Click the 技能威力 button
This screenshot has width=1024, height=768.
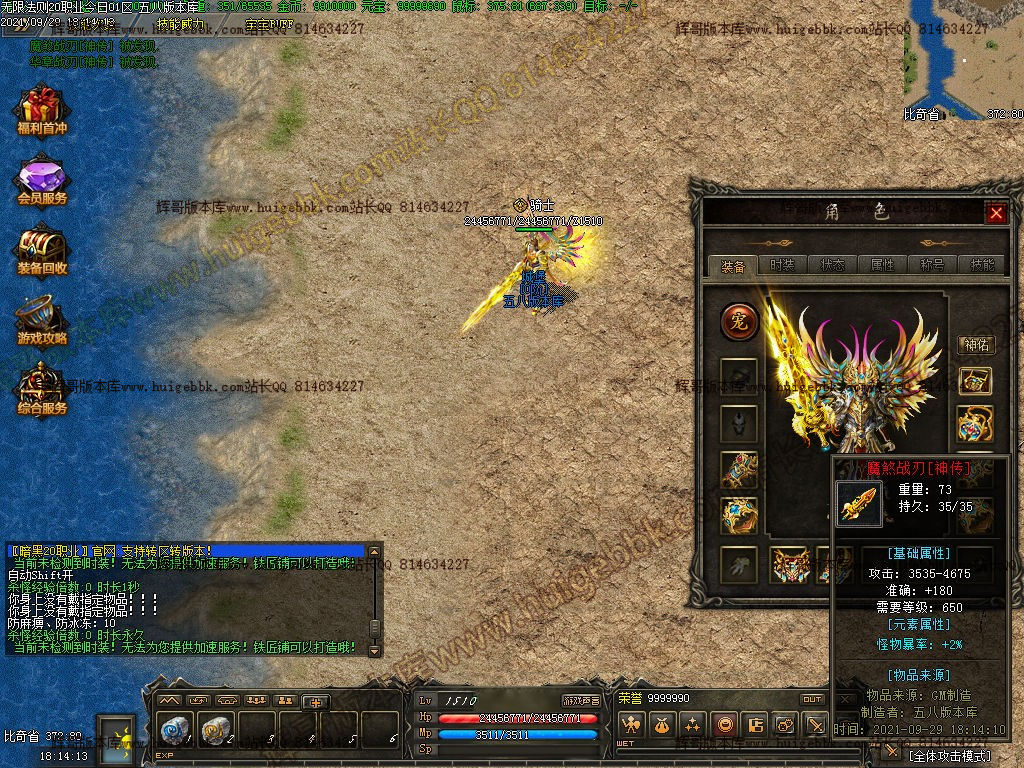[181, 23]
